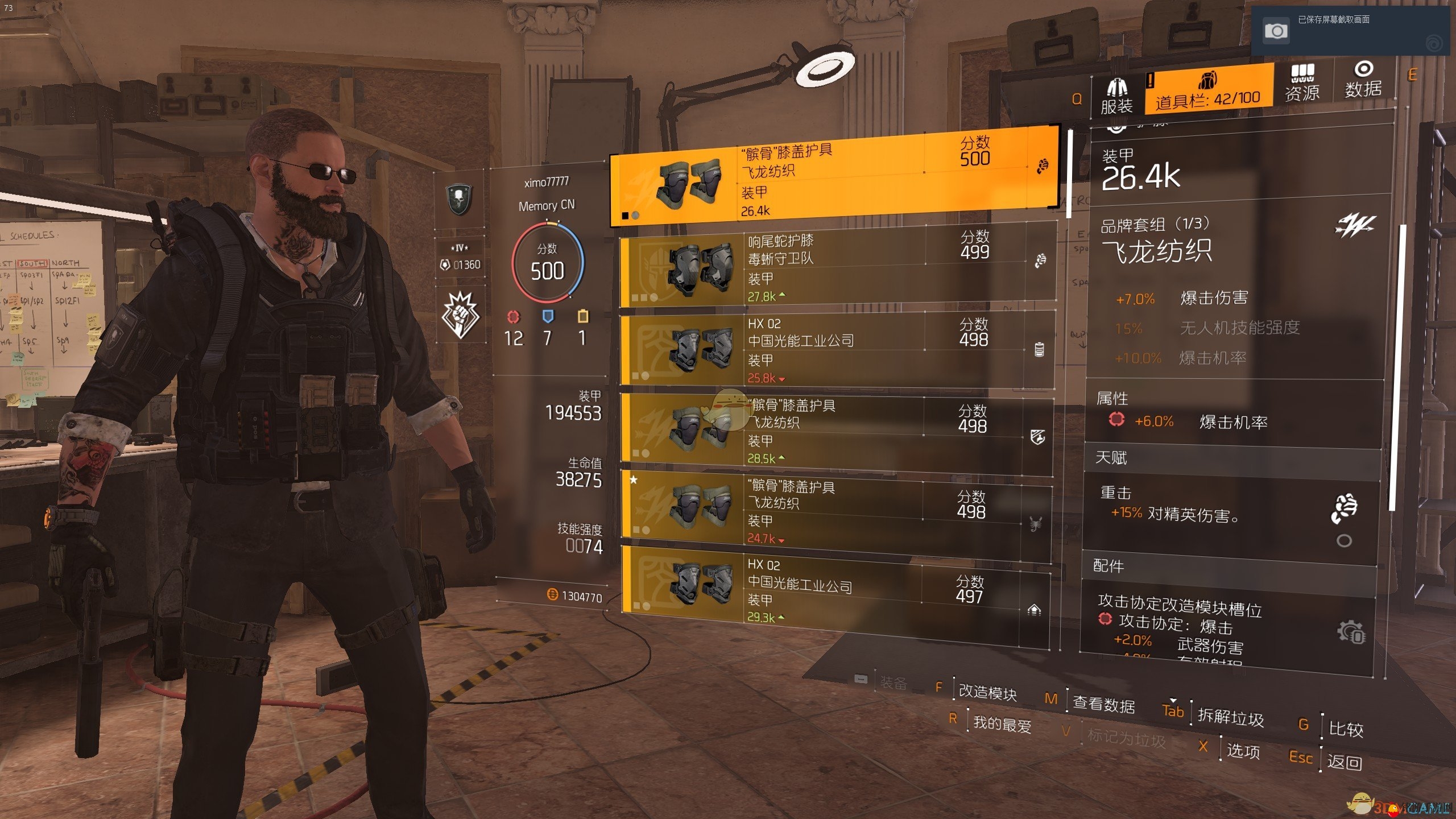Switch to the 服装 apparel tab
The image size is (1456, 819).
click(1116, 95)
